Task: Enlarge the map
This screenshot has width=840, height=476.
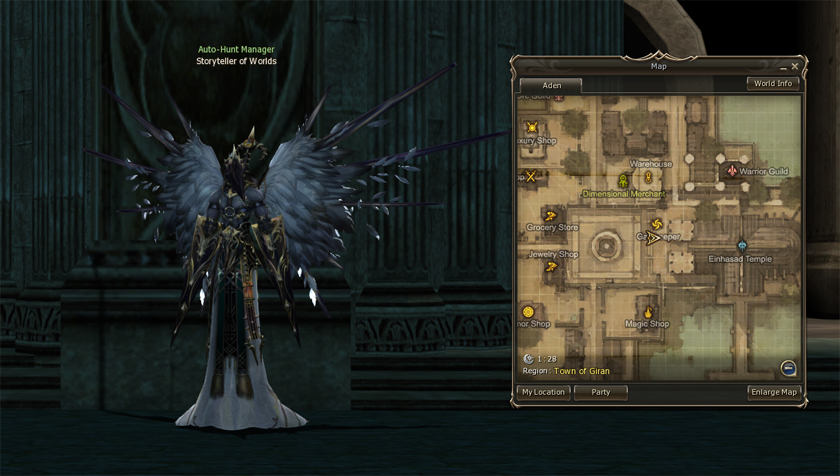Action: (x=774, y=392)
